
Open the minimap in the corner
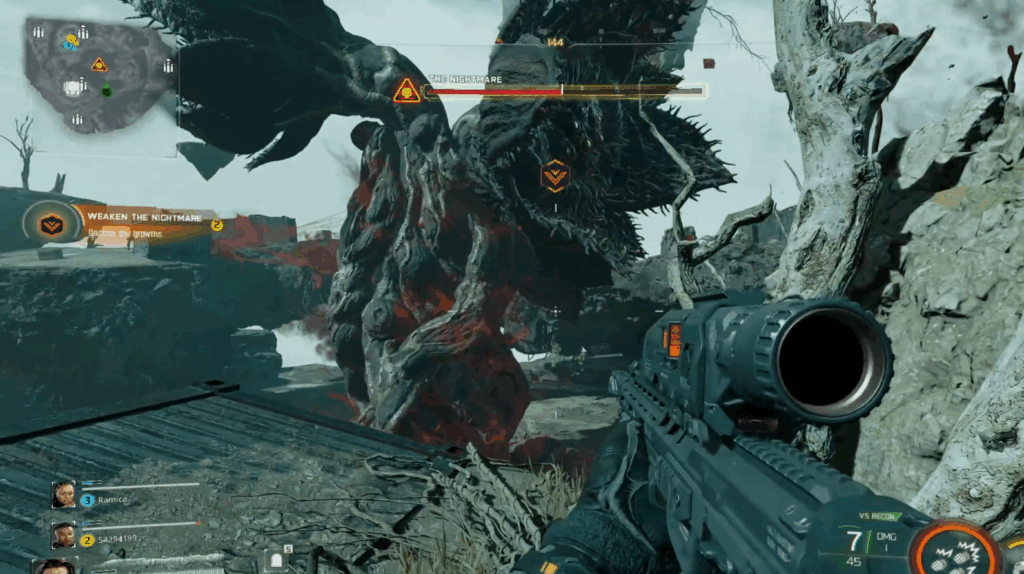(97, 74)
